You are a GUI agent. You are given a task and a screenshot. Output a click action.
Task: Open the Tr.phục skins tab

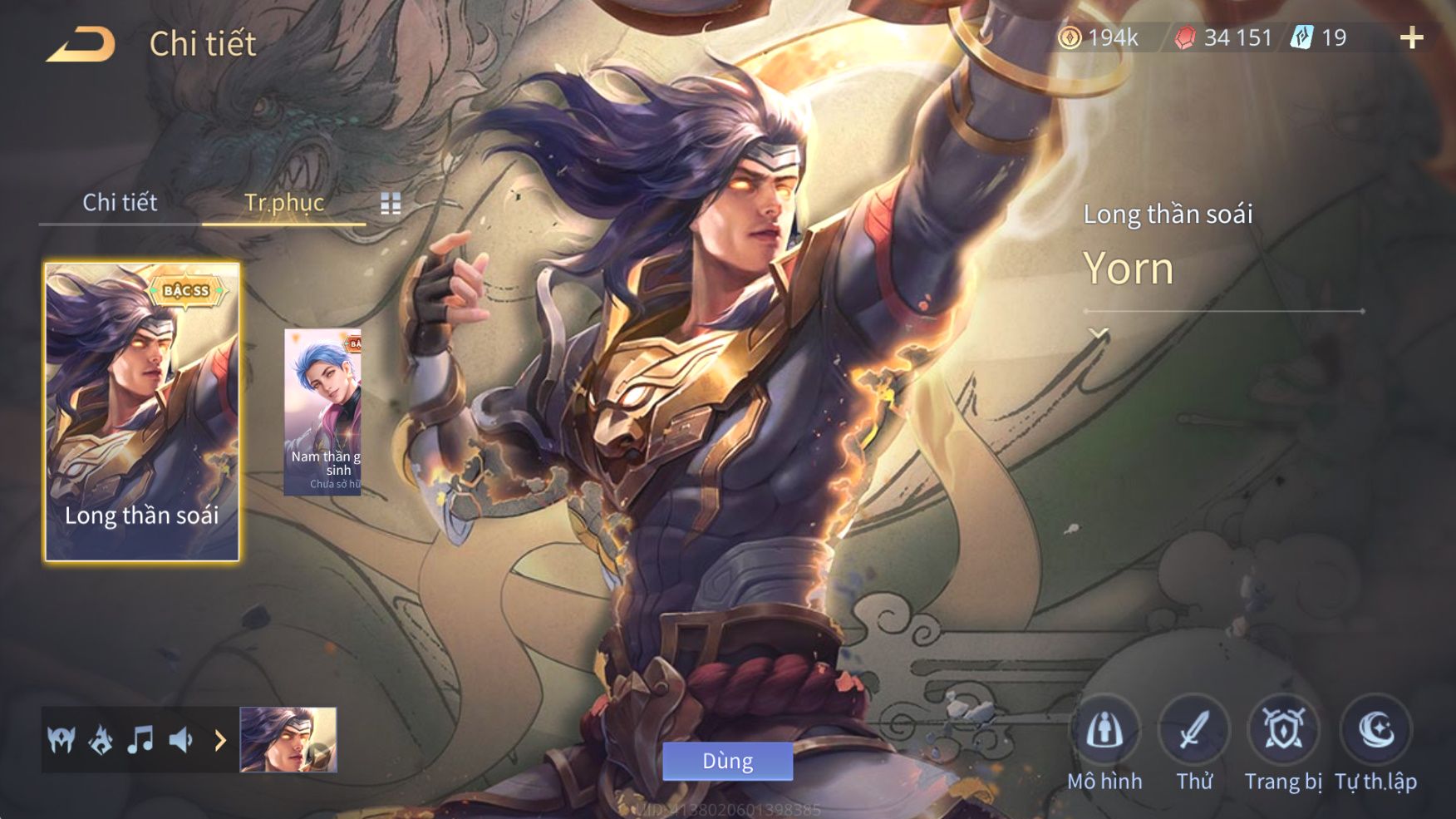pos(283,202)
